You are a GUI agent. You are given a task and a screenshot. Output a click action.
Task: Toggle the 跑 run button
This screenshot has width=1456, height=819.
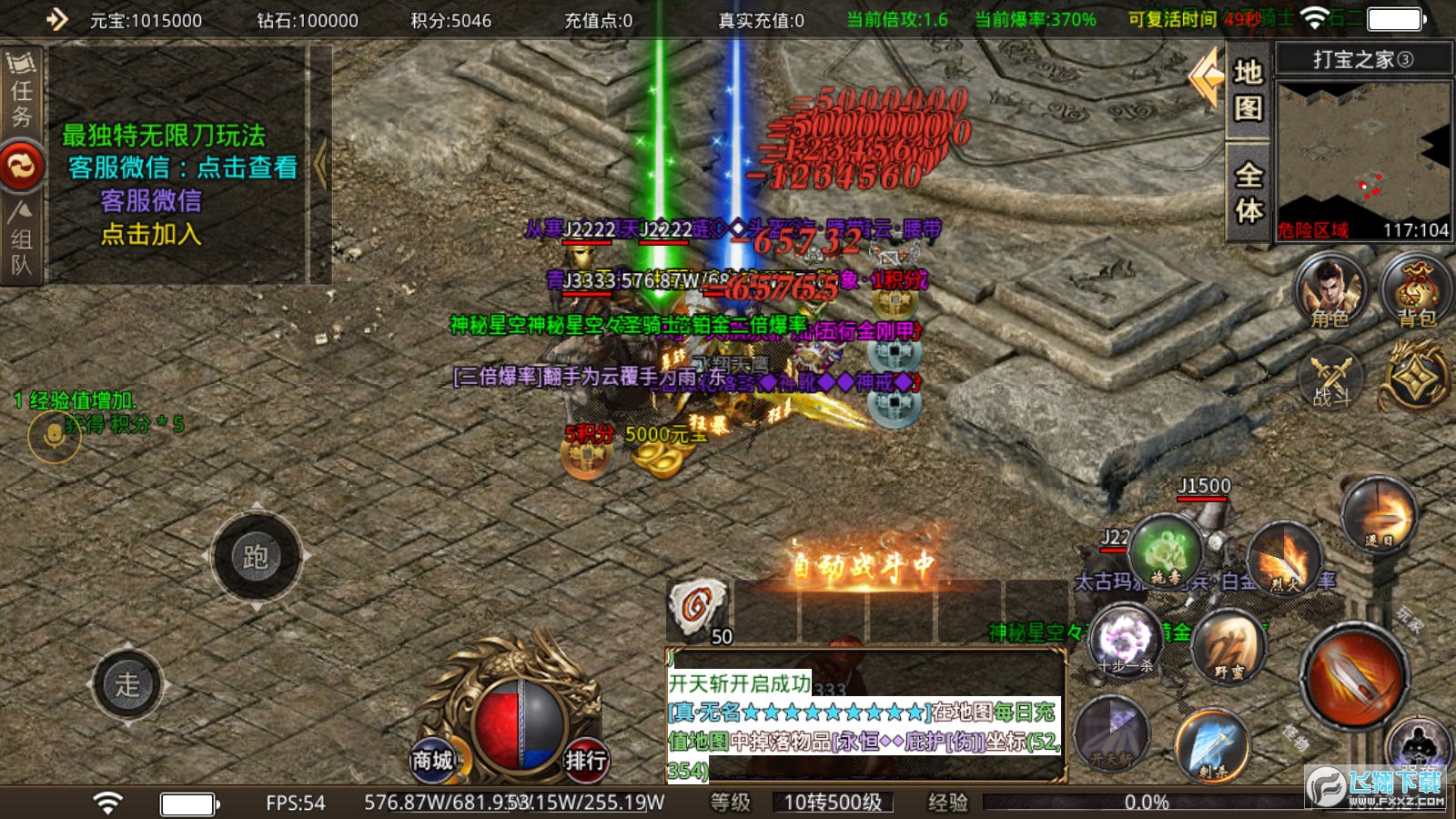256,556
